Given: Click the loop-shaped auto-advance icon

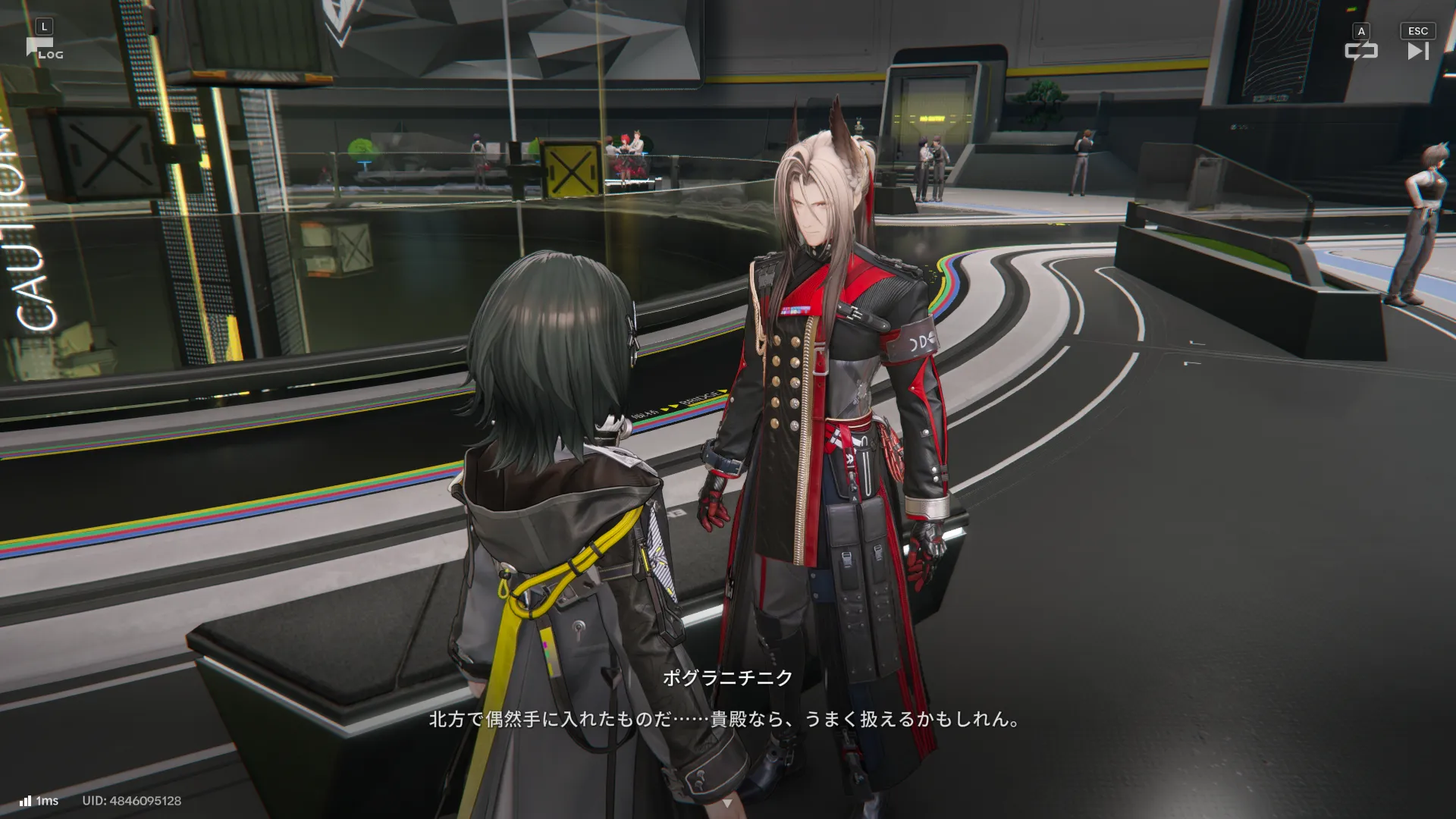Looking at the screenshot, I should pos(1363,51).
